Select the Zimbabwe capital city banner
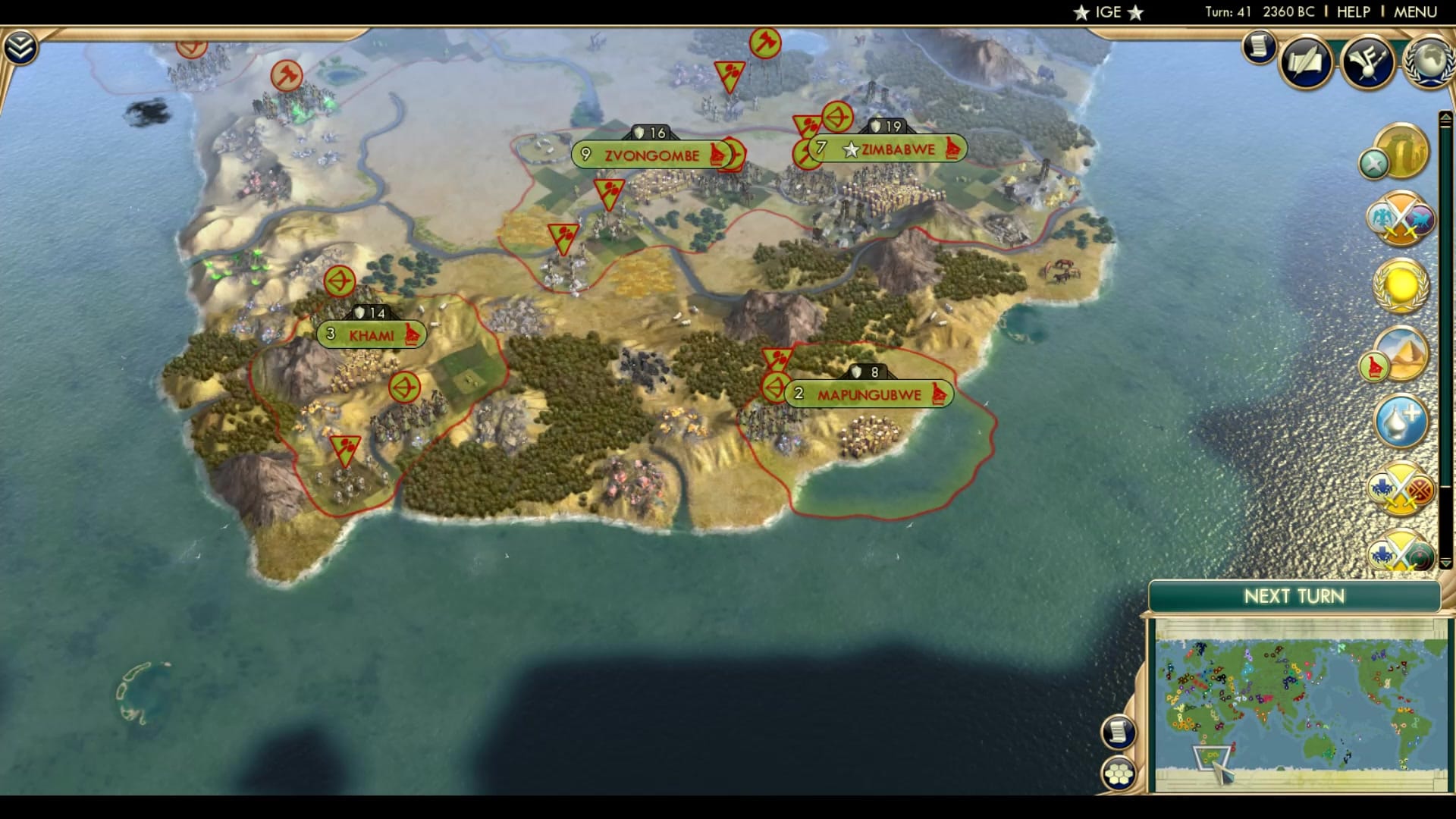 point(892,149)
